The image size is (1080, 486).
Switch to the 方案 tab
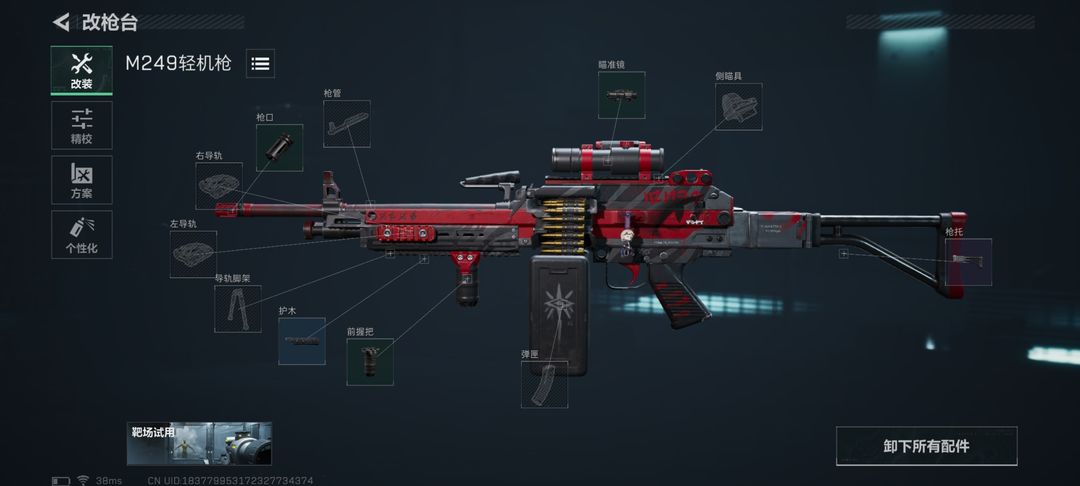(x=81, y=180)
